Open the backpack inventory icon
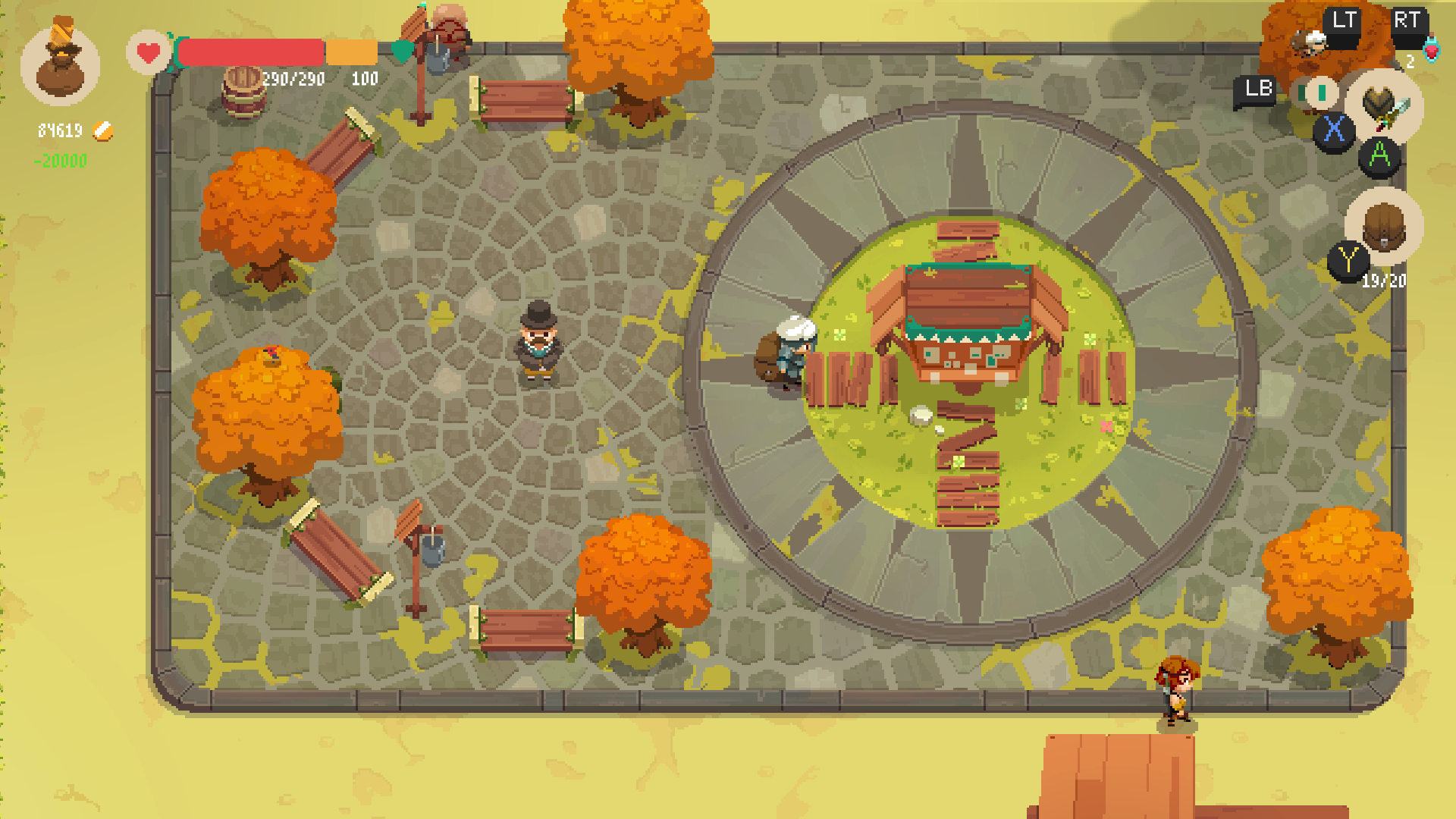The width and height of the screenshot is (1456, 819). (1383, 226)
